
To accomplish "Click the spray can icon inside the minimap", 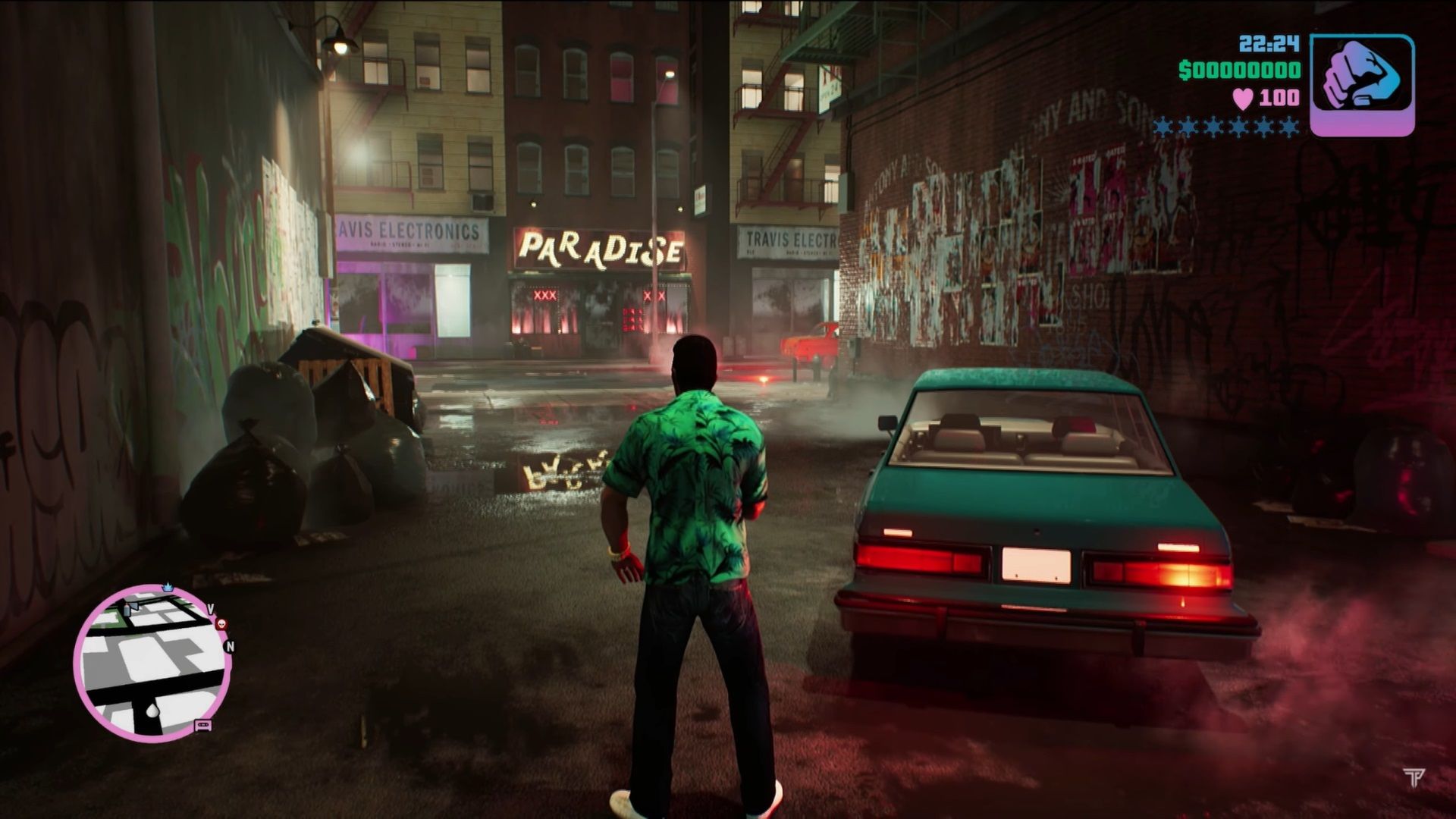I will pos(127,609).
